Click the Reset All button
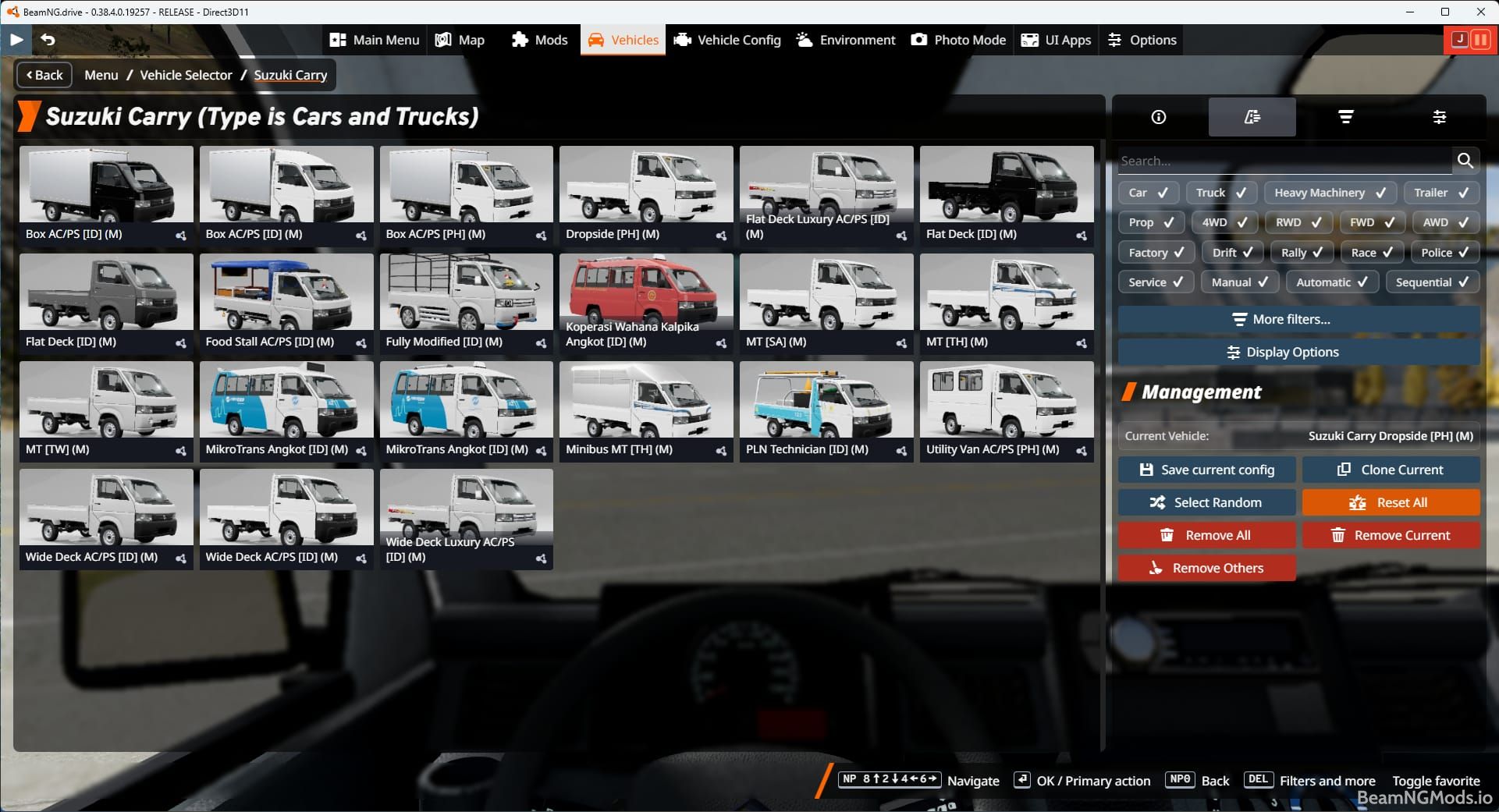The image size is (1499, 812). 1391,502
